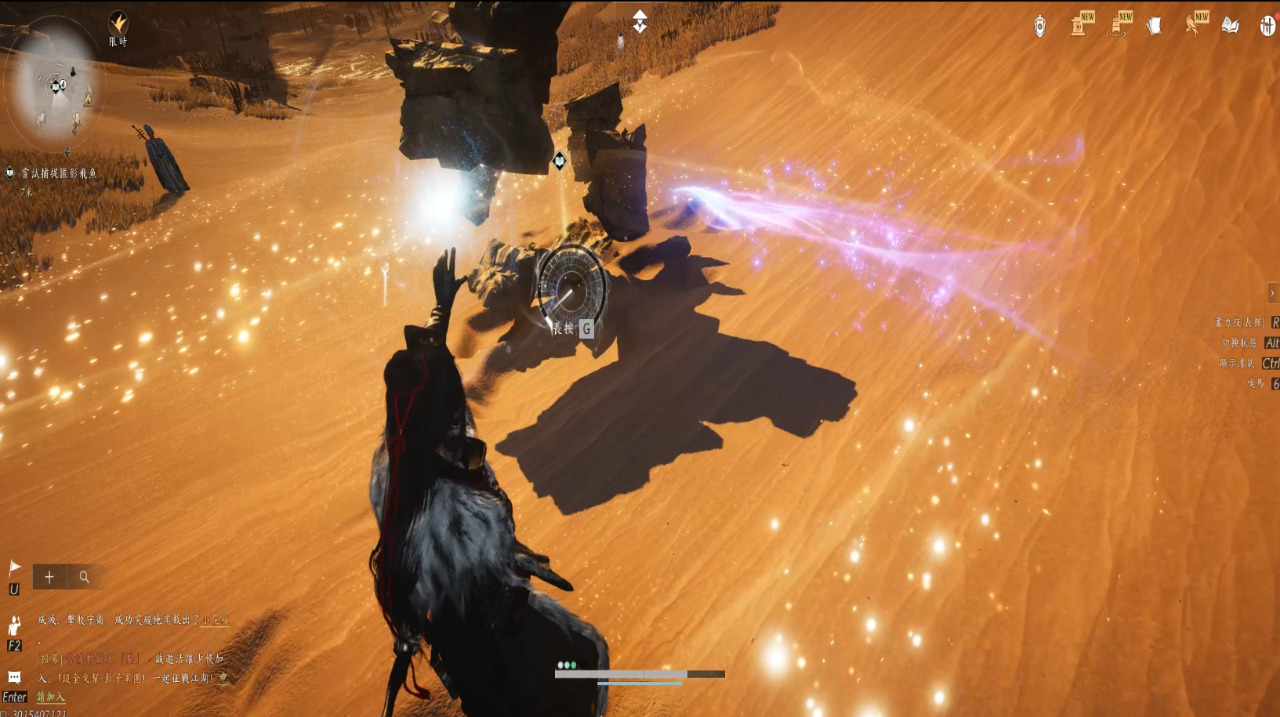The image size is (1280, 717).
Task: Click the golden bird time icon
Action: pos(118,22)
